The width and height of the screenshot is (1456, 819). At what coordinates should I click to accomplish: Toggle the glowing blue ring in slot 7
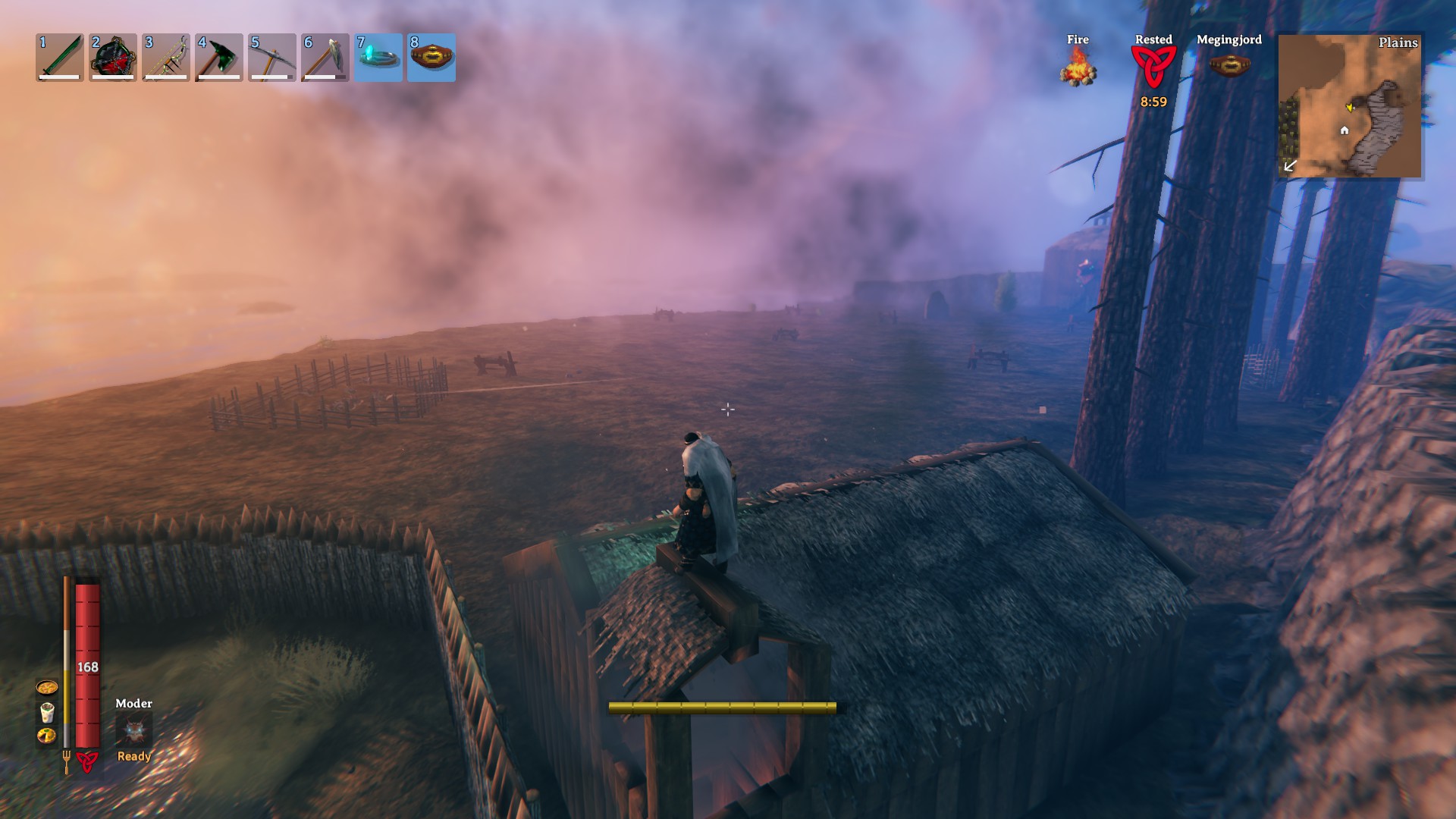(x=378, y=57)
